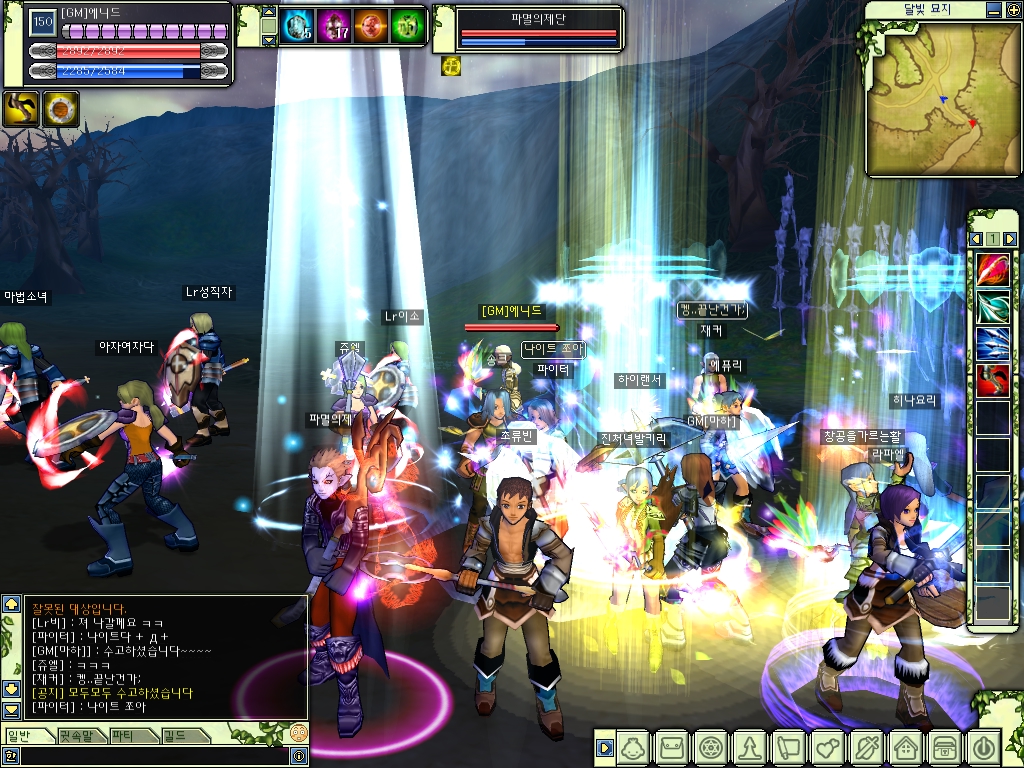This screenshot has width=1024, height=768.
Task: Click the power button to exit
Action: click(983, 748)
